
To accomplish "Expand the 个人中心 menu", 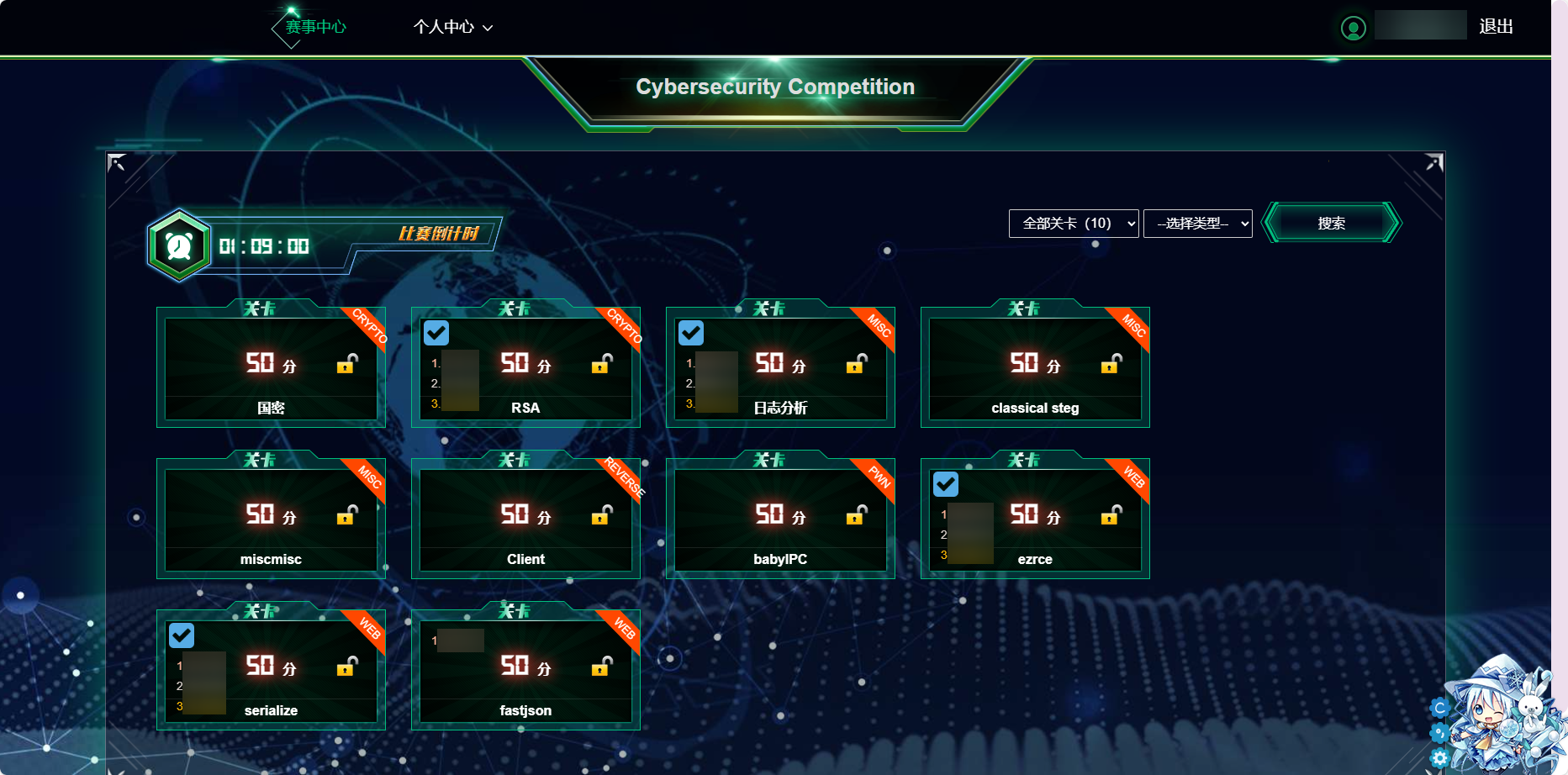I will click(452, 27).
